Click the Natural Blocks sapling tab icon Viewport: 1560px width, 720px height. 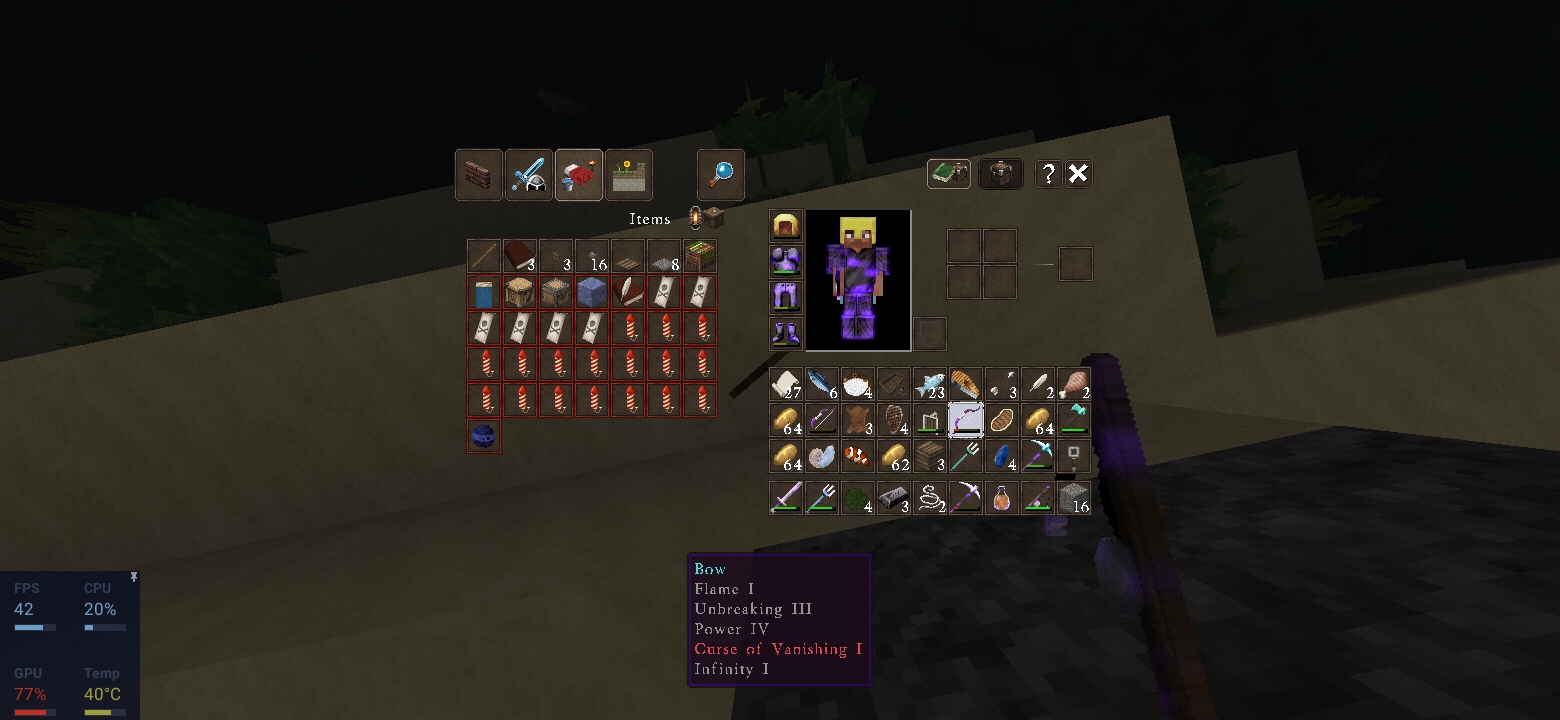pyautogui.click(x=628, y=174)
